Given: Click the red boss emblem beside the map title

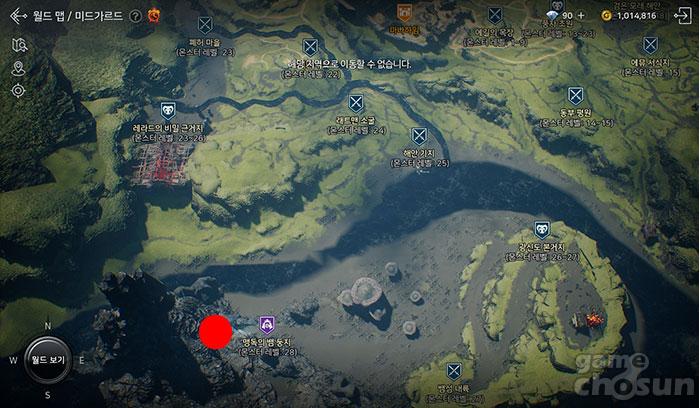Looking at the screenshot, I should [154, 15].
